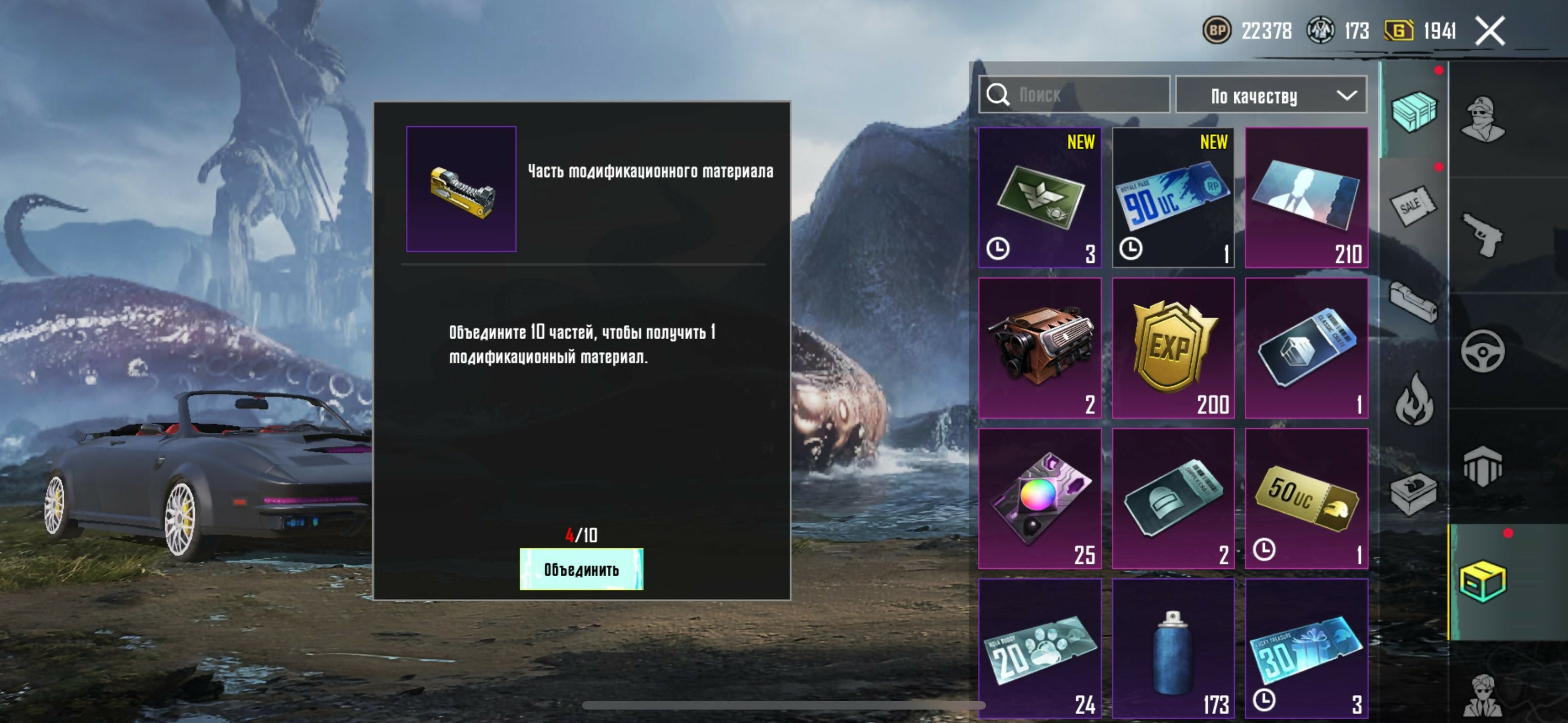This screenshot has width=1568, height=723.
Task: Choose the rainbow paint material item
Action: pos(1040,498)
